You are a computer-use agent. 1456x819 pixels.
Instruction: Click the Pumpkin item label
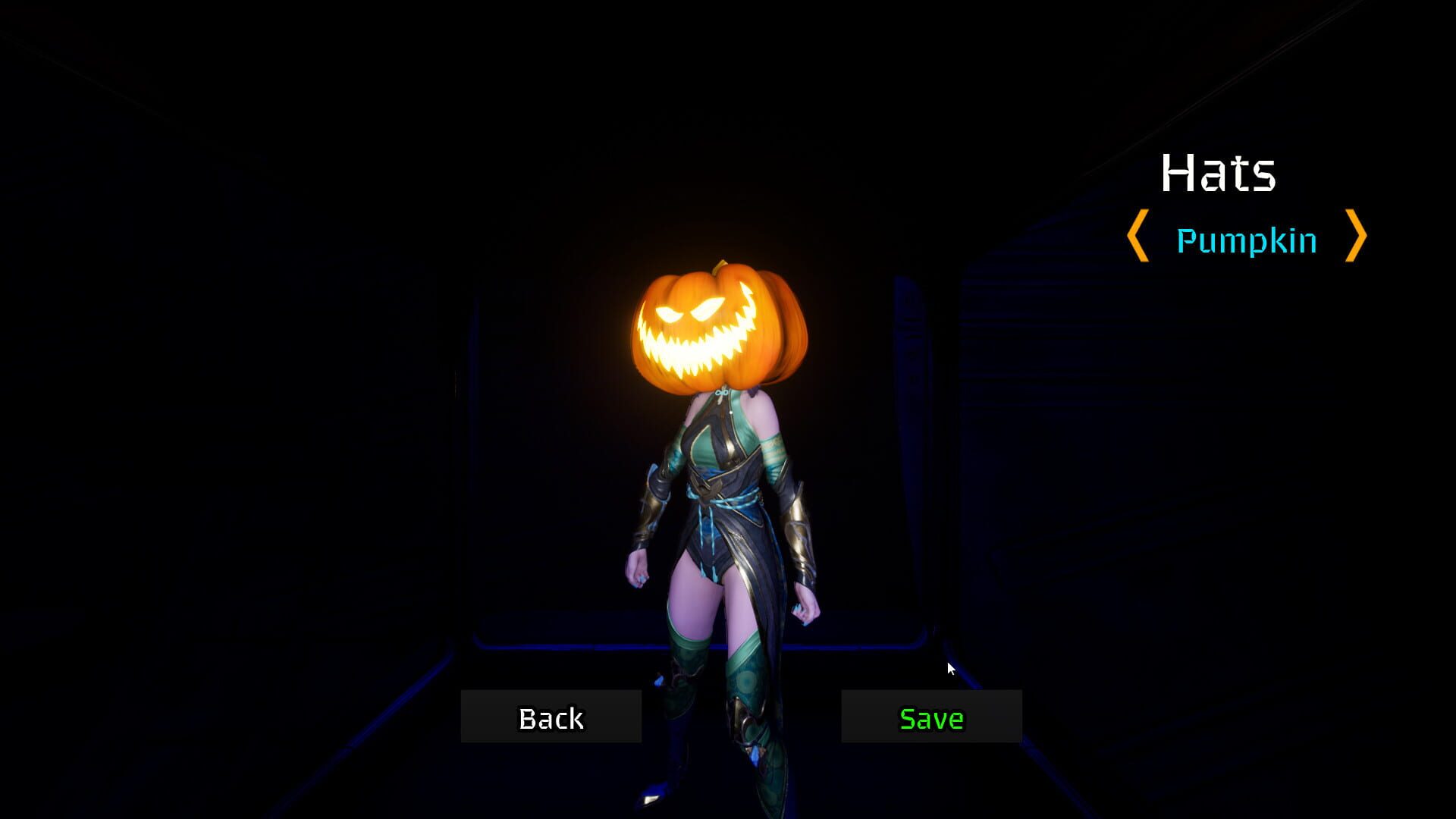(x=1246, y=241)
